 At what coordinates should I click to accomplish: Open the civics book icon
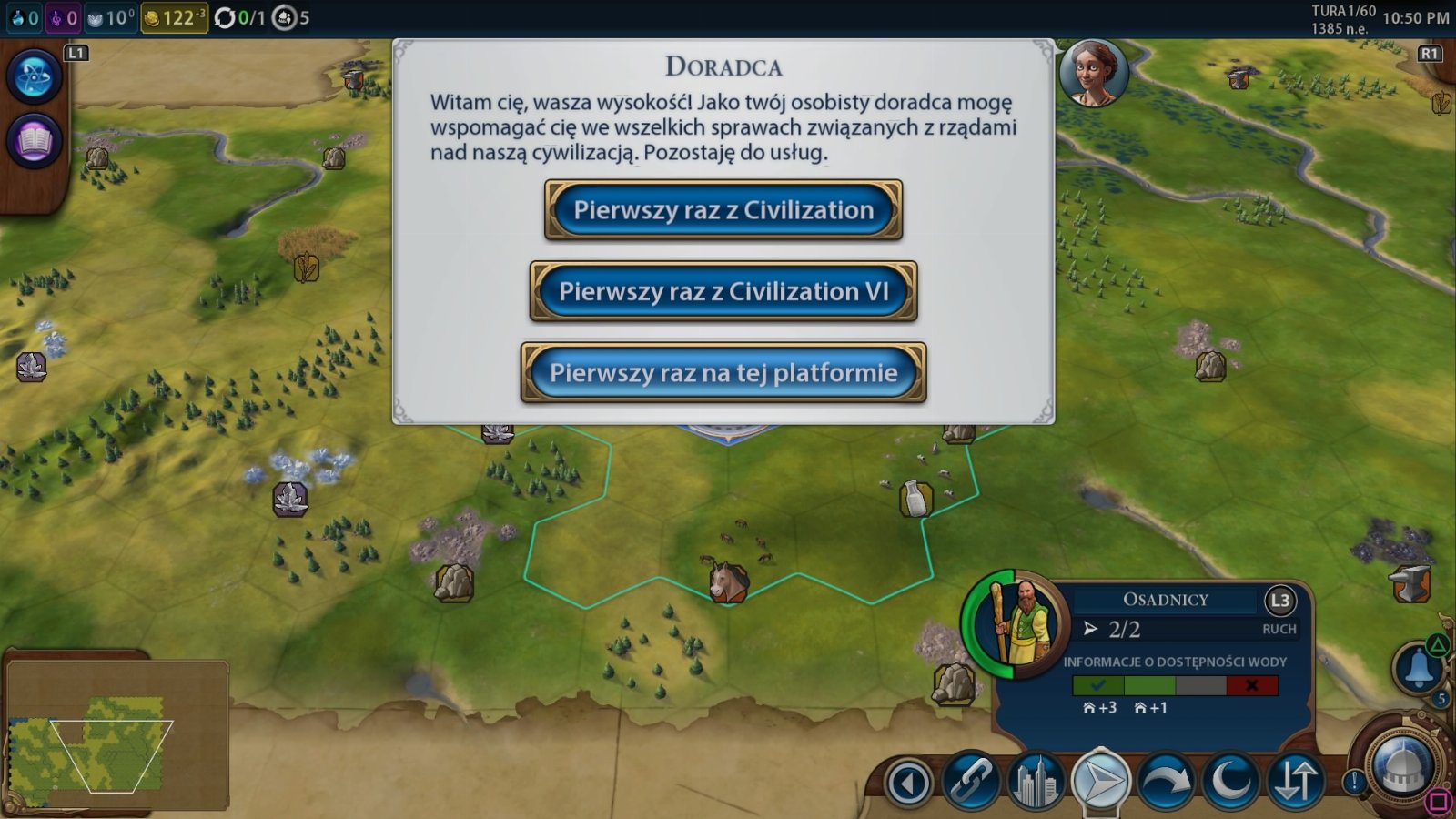(34, 142)
